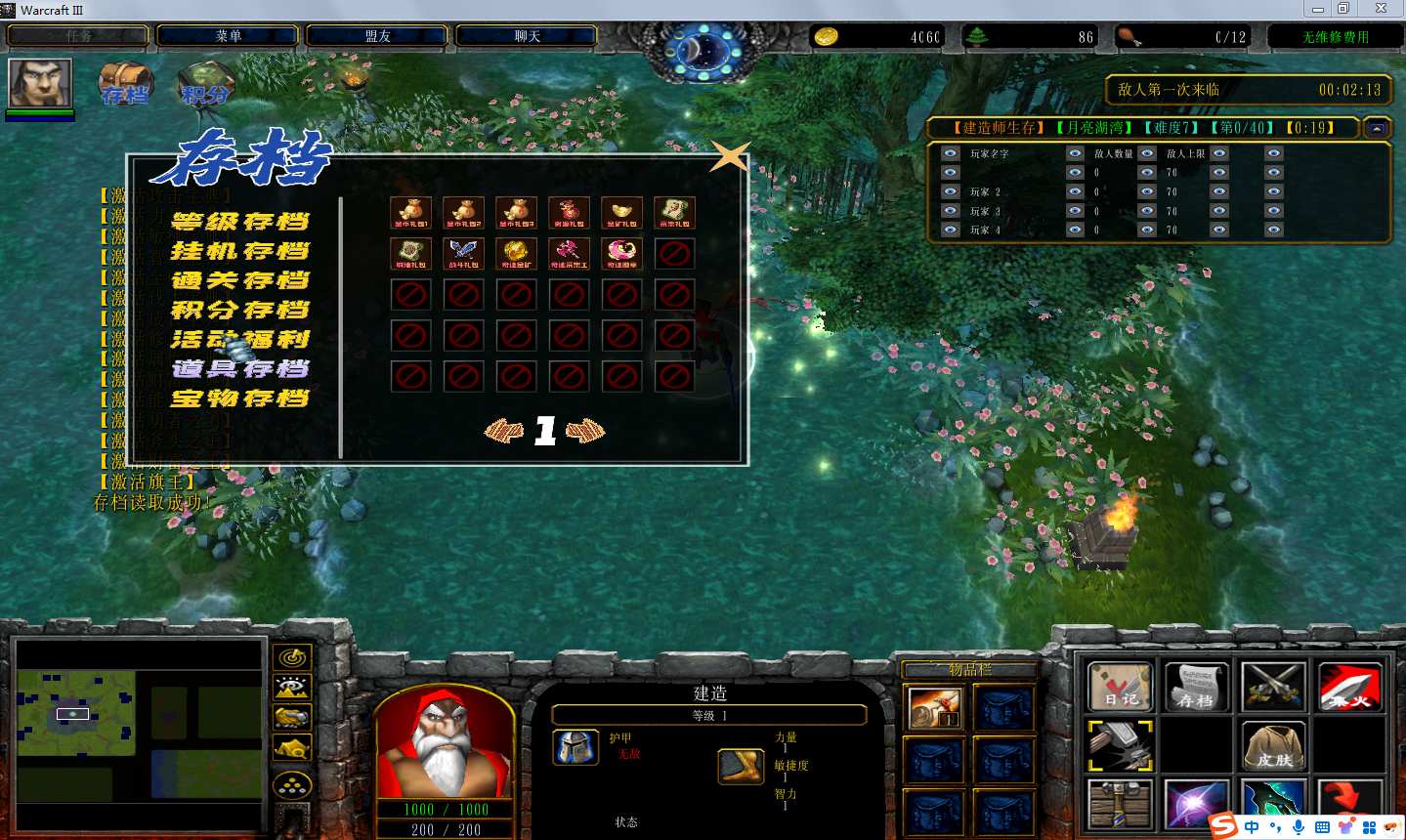Select the 等级存档 category
This screenshot has width=1406, height=840.
[239, 222]
